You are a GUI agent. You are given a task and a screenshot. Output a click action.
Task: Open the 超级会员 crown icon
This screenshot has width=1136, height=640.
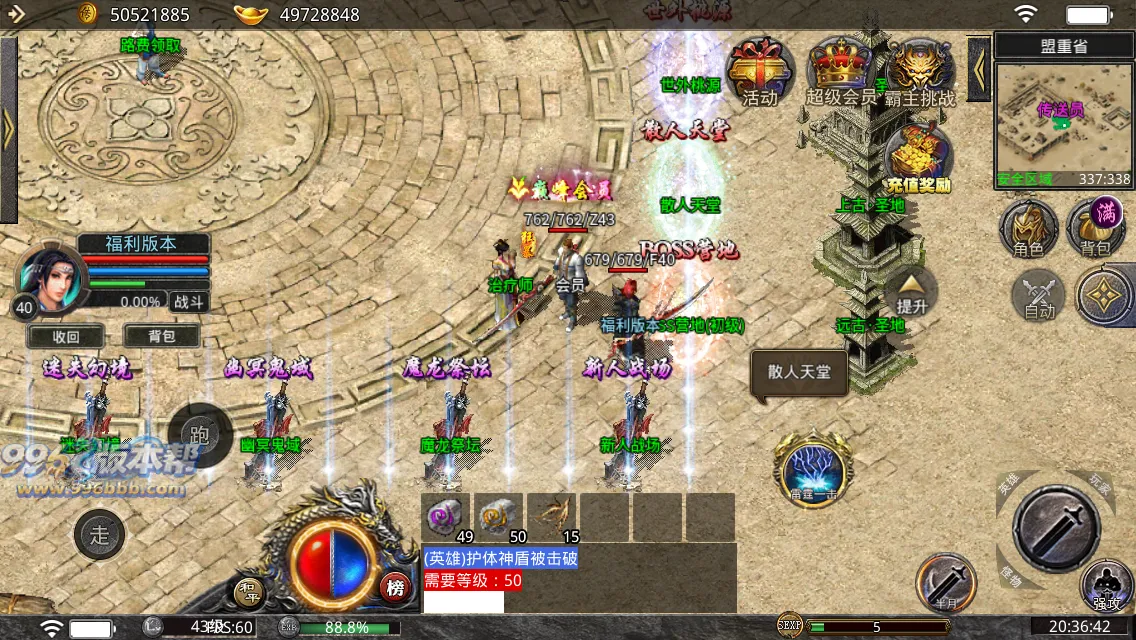click(x=840, y=72)
